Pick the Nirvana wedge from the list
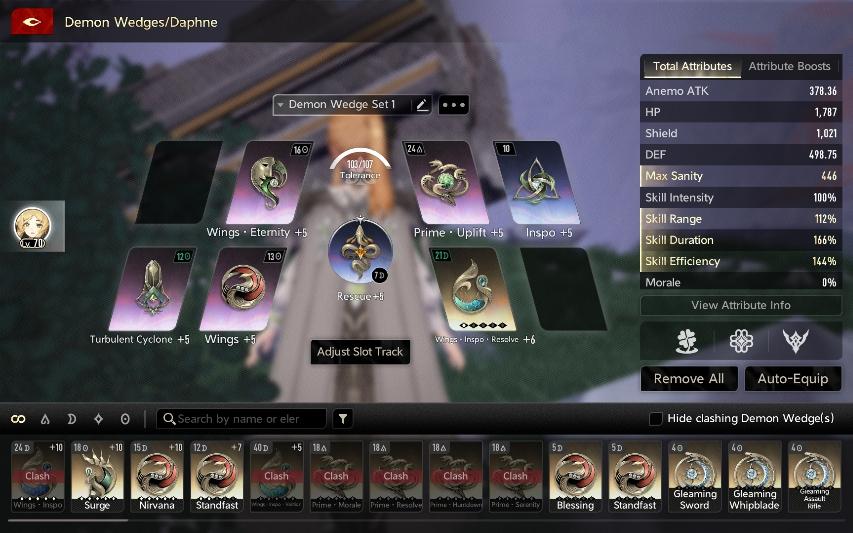 point(157,476)
